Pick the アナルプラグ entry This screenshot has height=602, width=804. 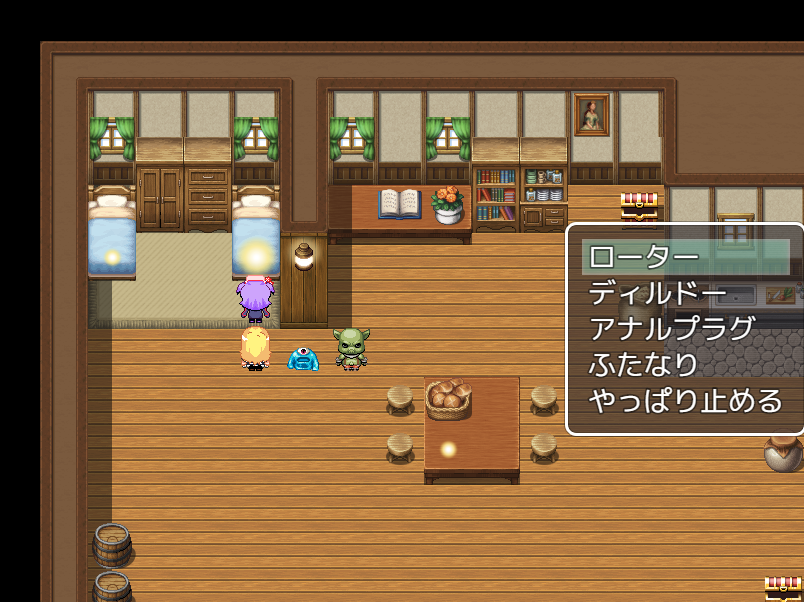coord(671,329)
